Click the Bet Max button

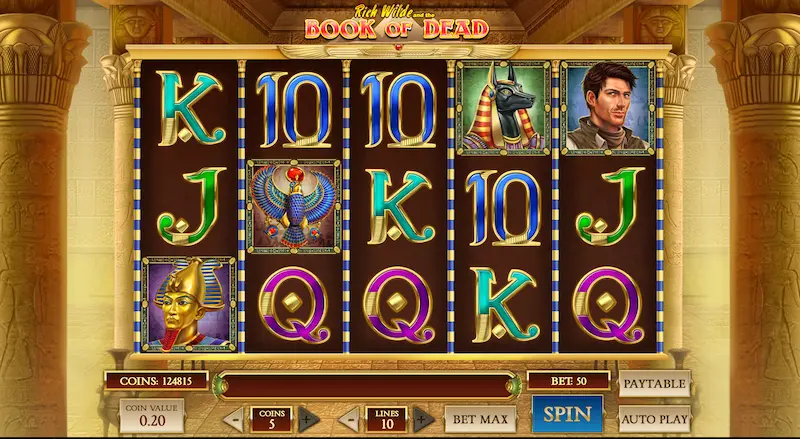click(480, 418)
